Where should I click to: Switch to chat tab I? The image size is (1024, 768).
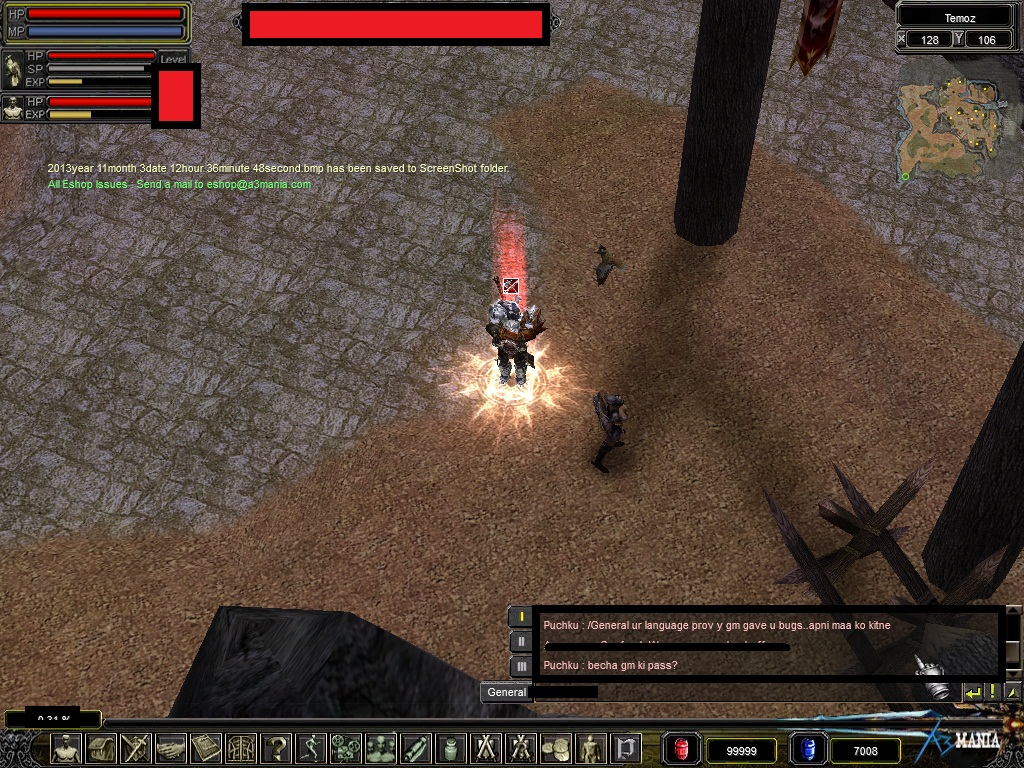pos(521,616)
